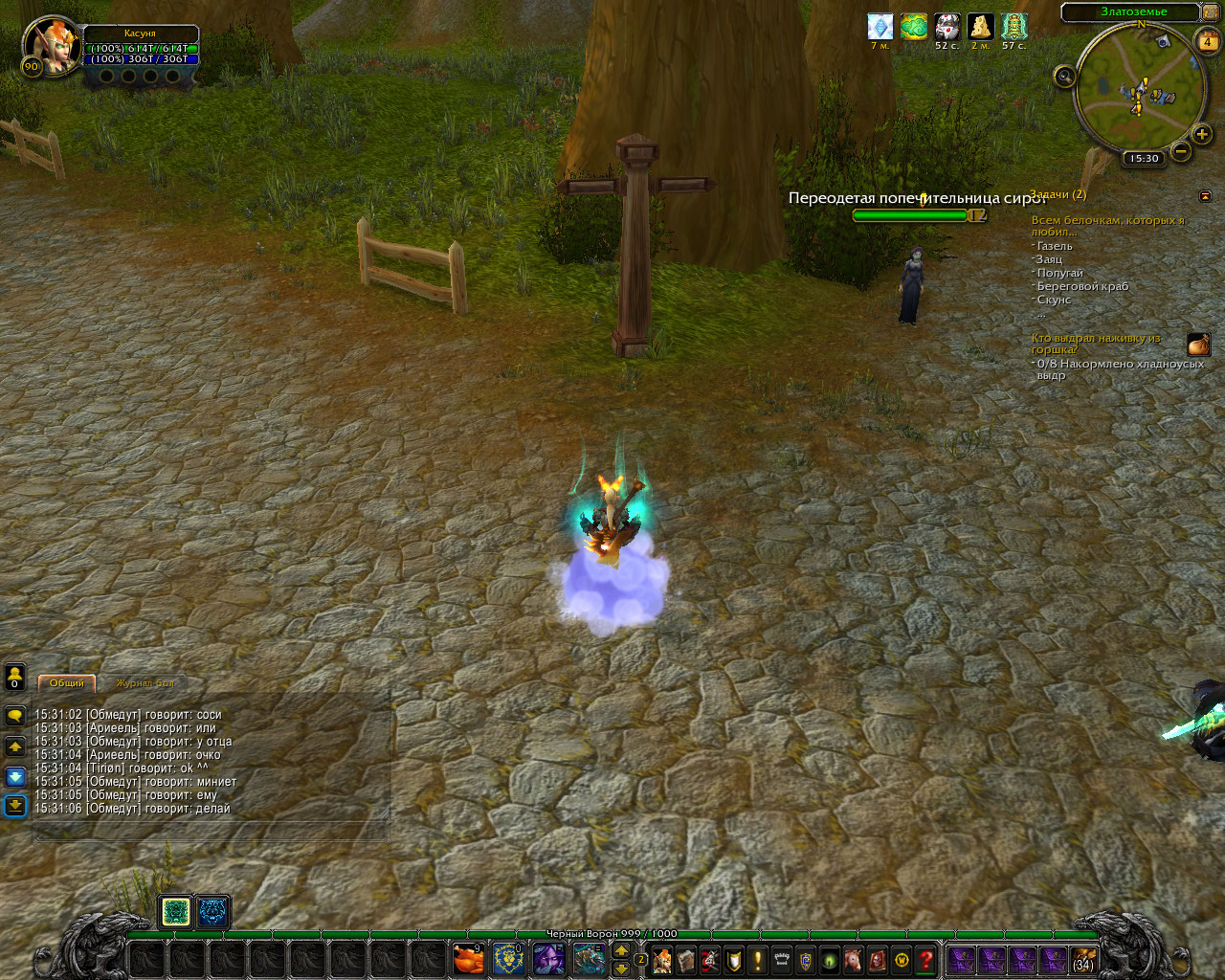
Task: Click the player portrait of Касуня
Action: (50, 44)
